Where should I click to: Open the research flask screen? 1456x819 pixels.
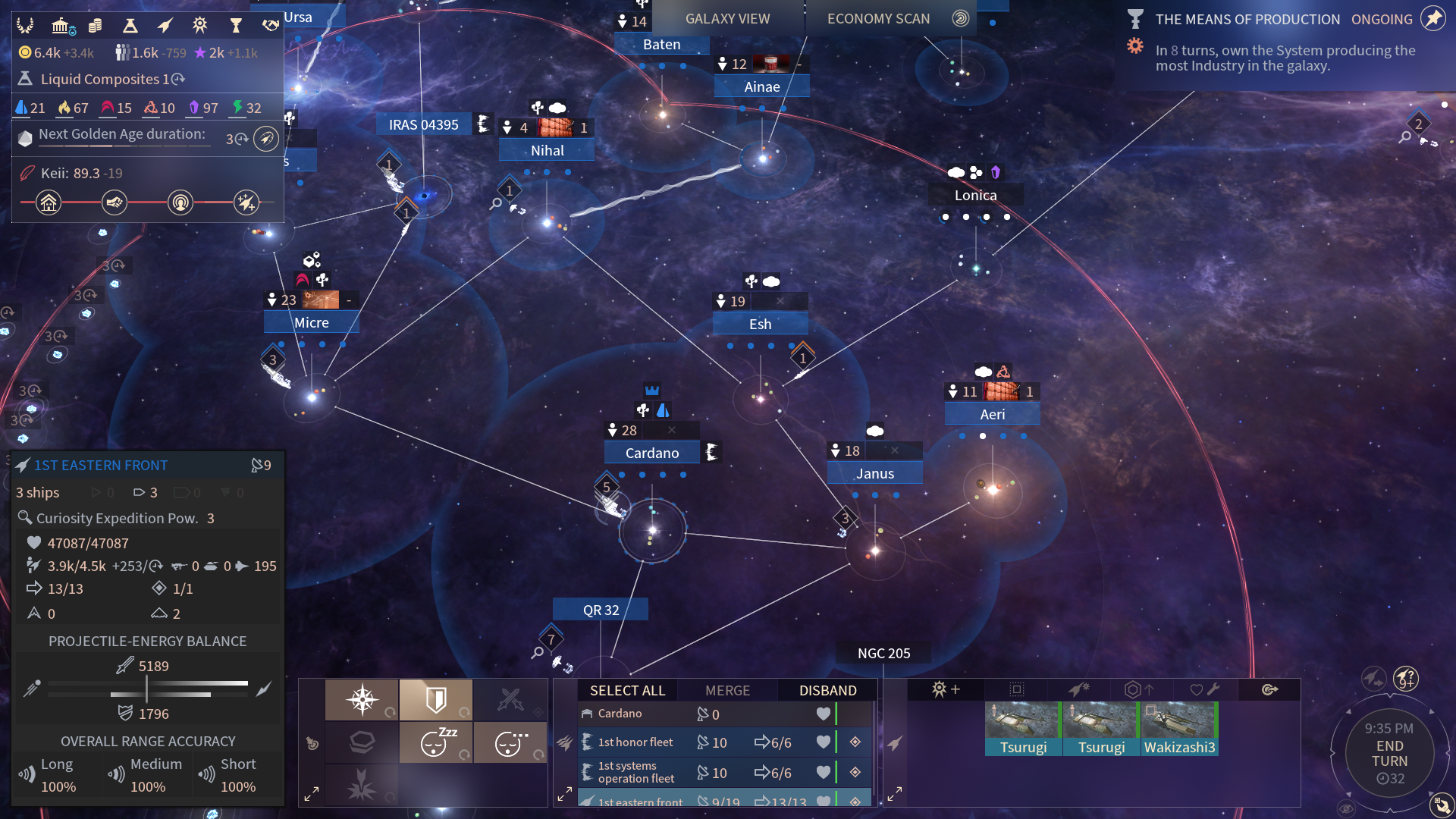[130, 26]
